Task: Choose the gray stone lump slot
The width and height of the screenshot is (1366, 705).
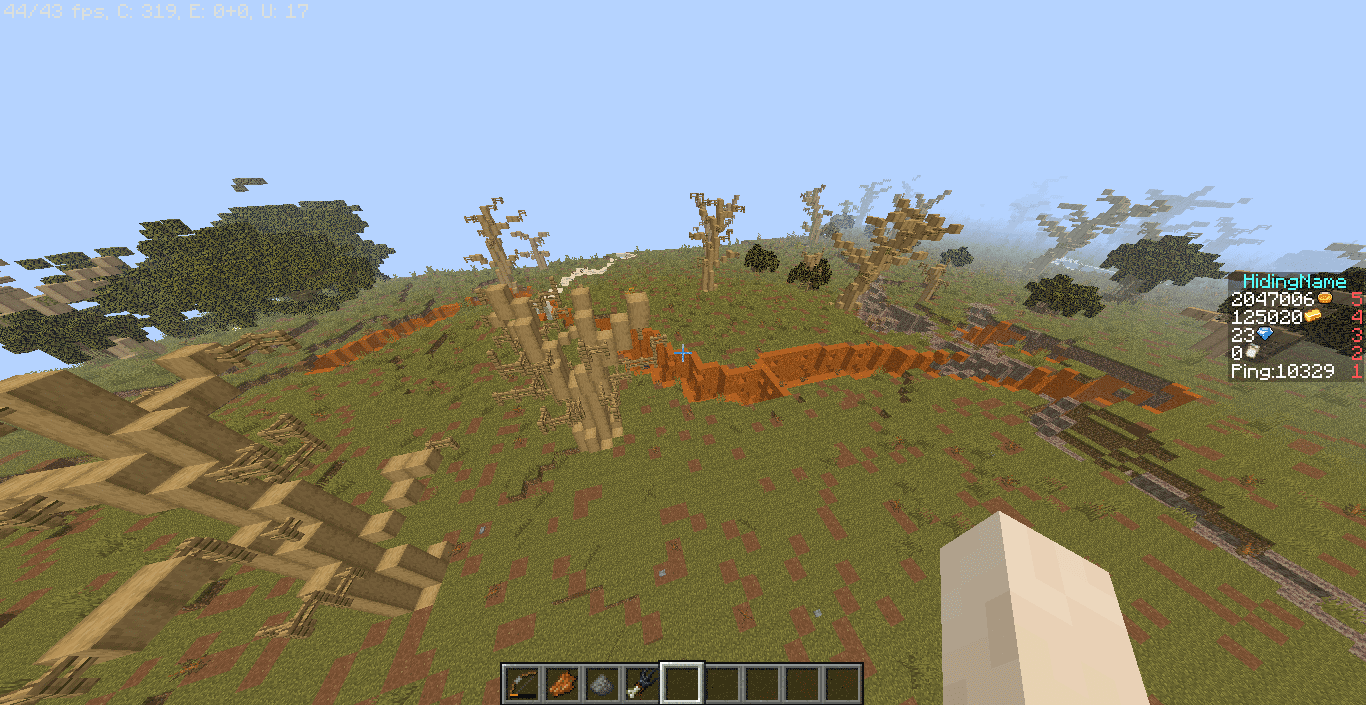Action: (601, 683)
